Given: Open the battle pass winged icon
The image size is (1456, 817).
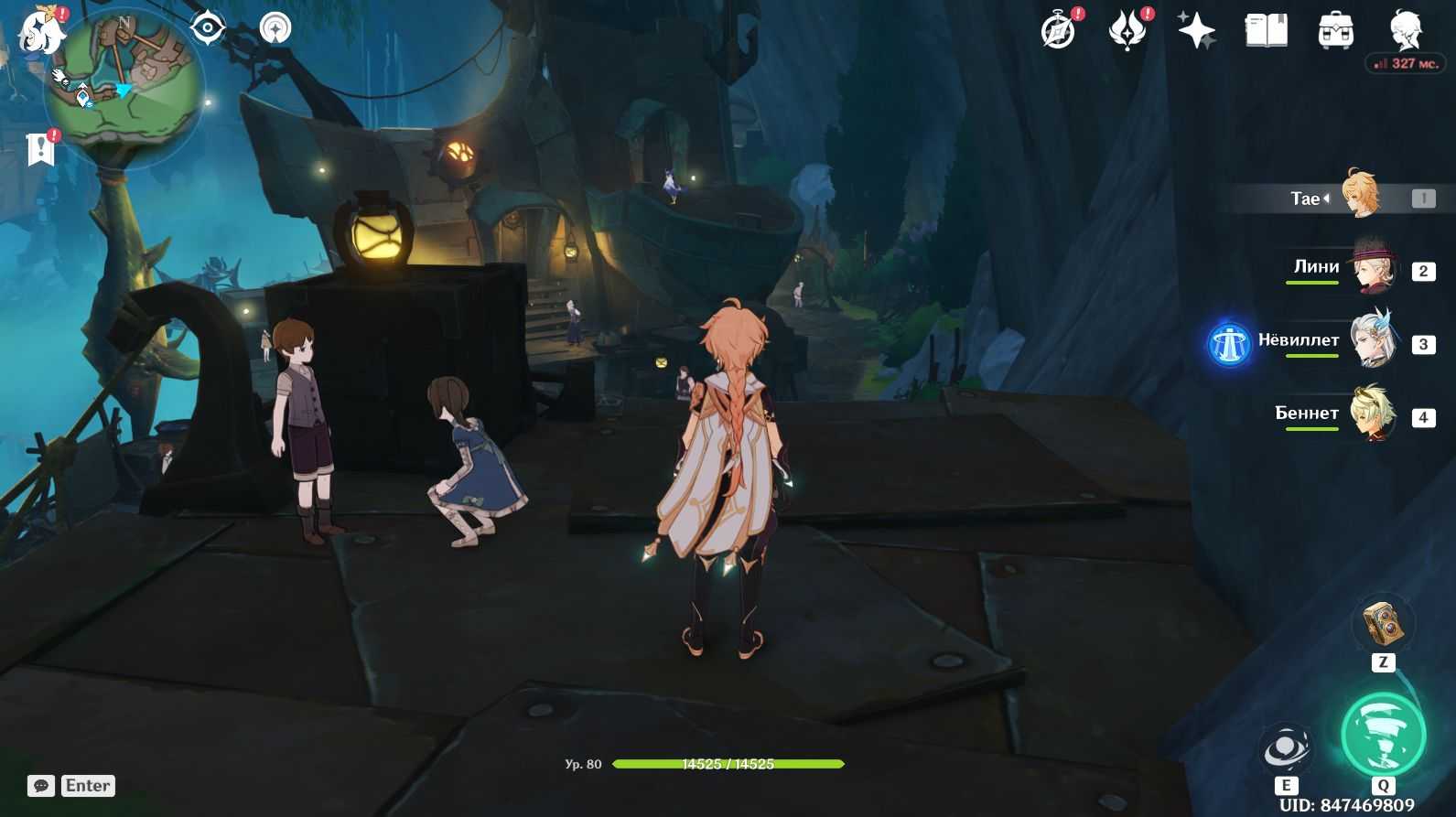Looking at the screenshot, I should click(x=1127, y=31).
